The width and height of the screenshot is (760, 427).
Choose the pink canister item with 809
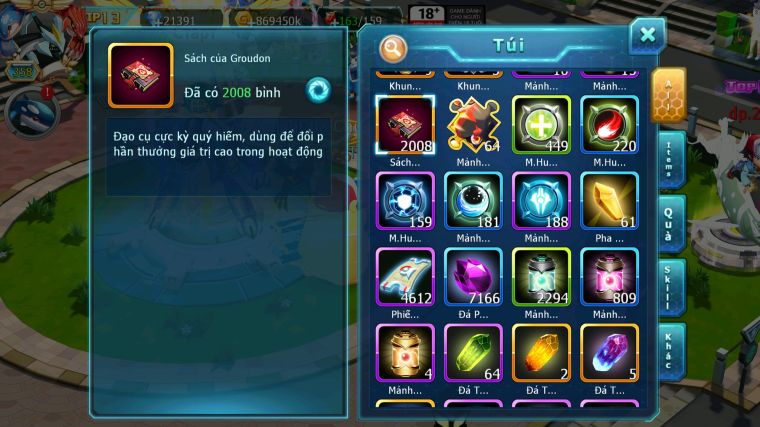(x=609, y=277)
